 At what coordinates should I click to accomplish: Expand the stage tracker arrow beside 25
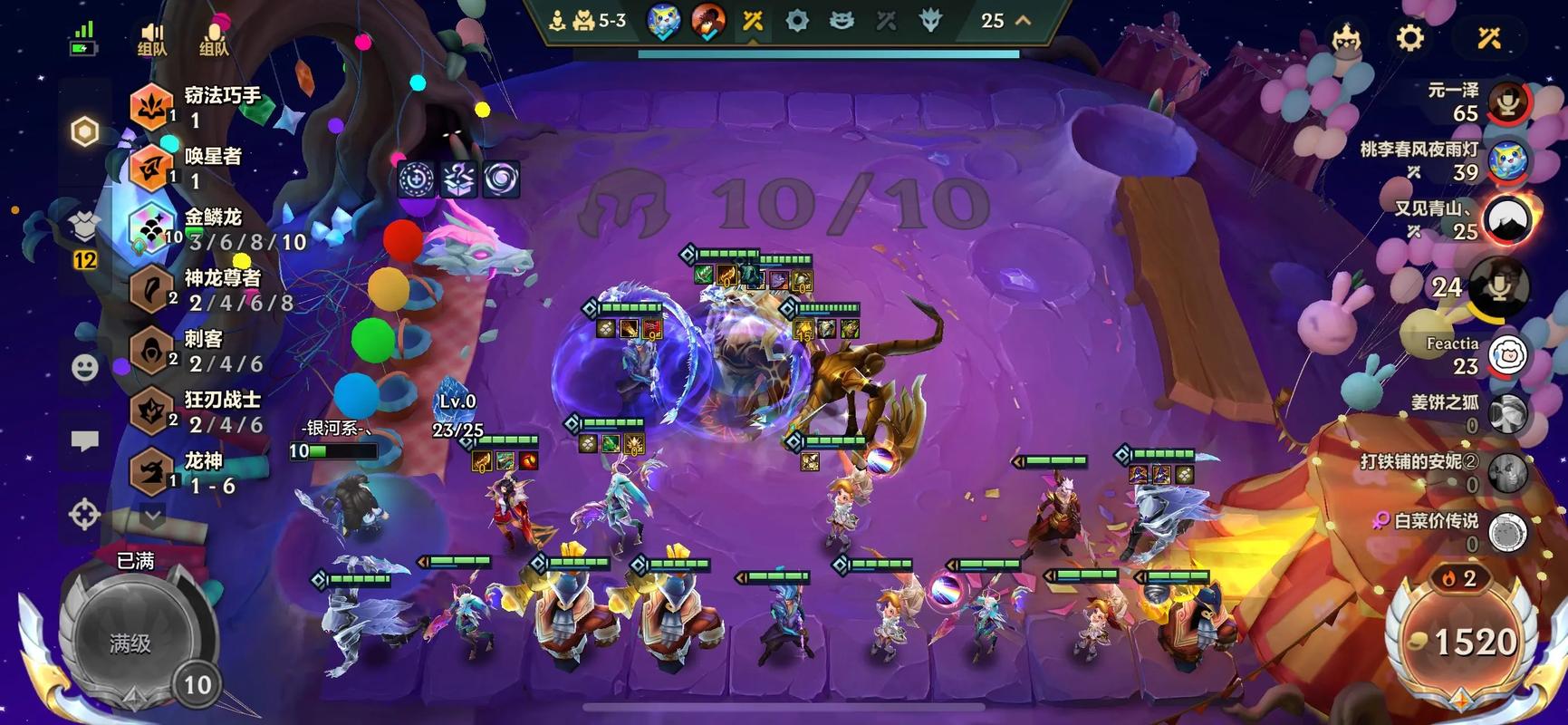[x=1024, y=20]
